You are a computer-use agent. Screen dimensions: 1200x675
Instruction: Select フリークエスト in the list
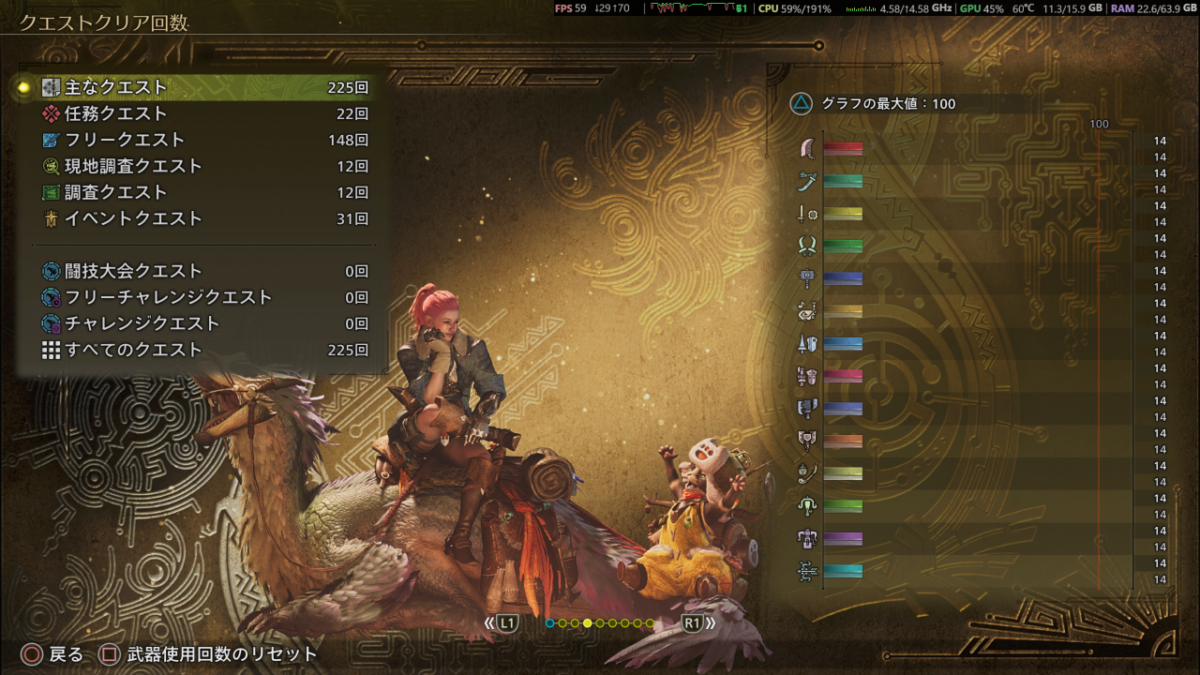(x=200, y=140)
